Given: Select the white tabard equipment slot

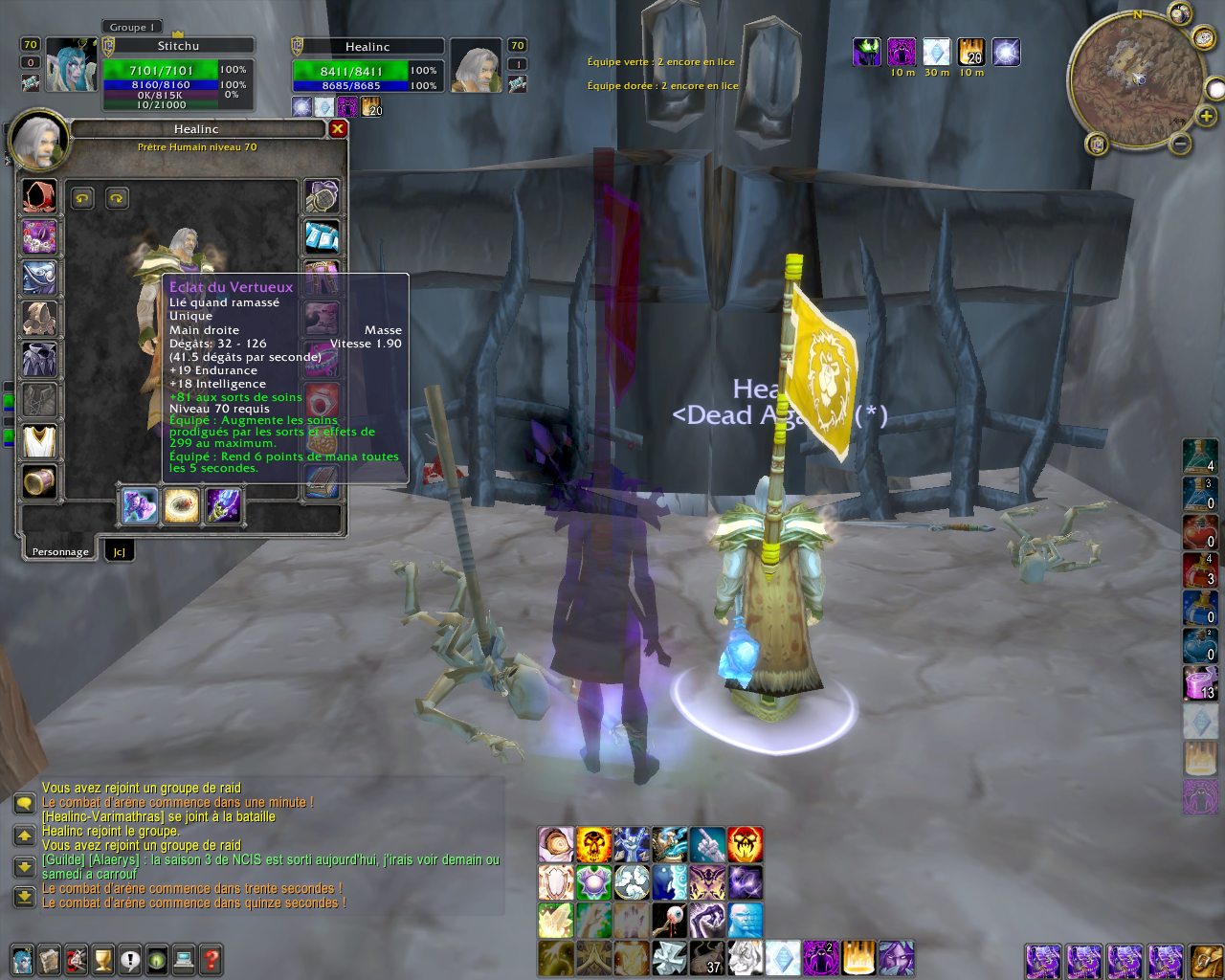Looking at the screenshot, I should tap(39, 441).
